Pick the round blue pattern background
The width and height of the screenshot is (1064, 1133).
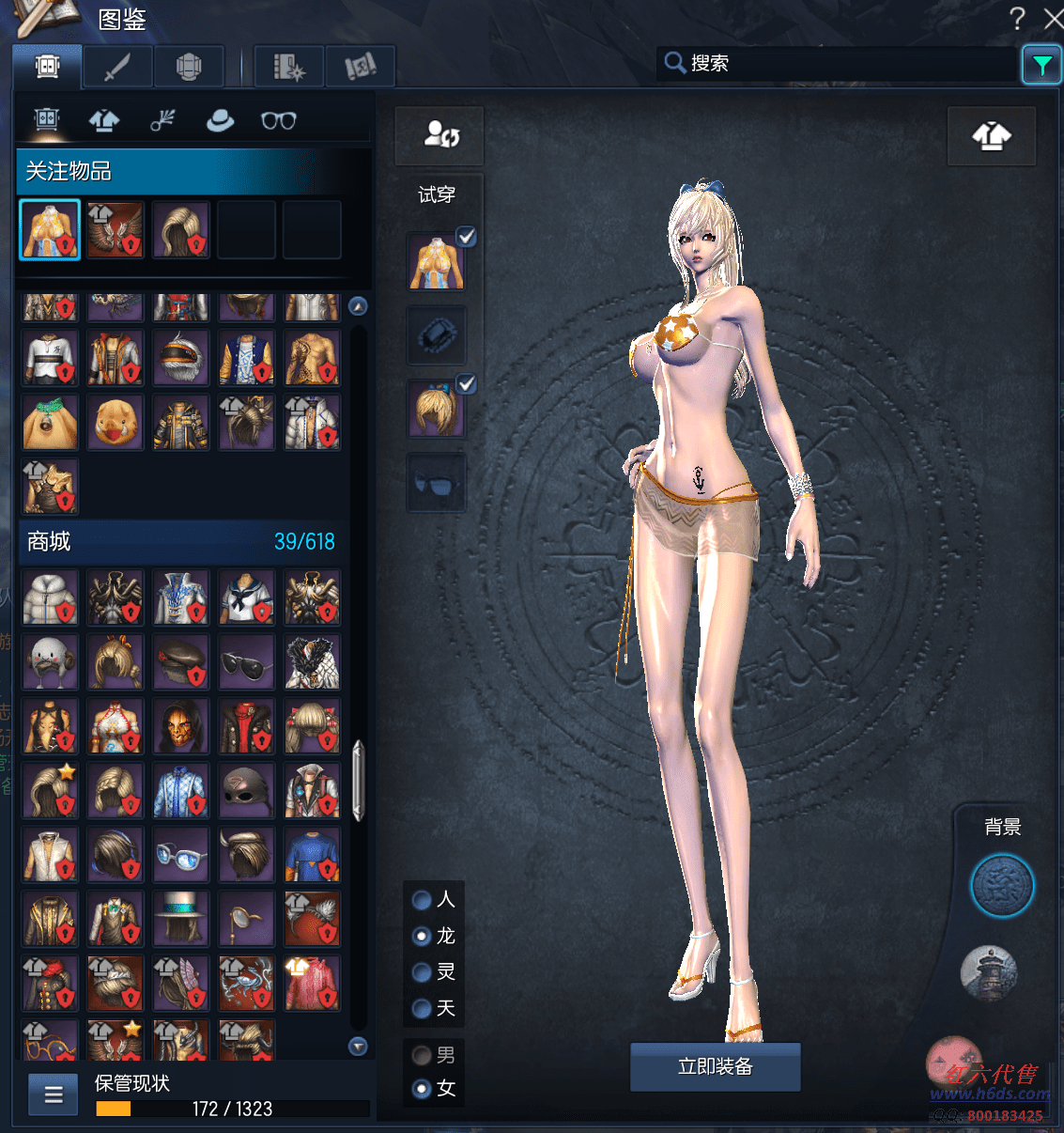(x=1001, y=885)
